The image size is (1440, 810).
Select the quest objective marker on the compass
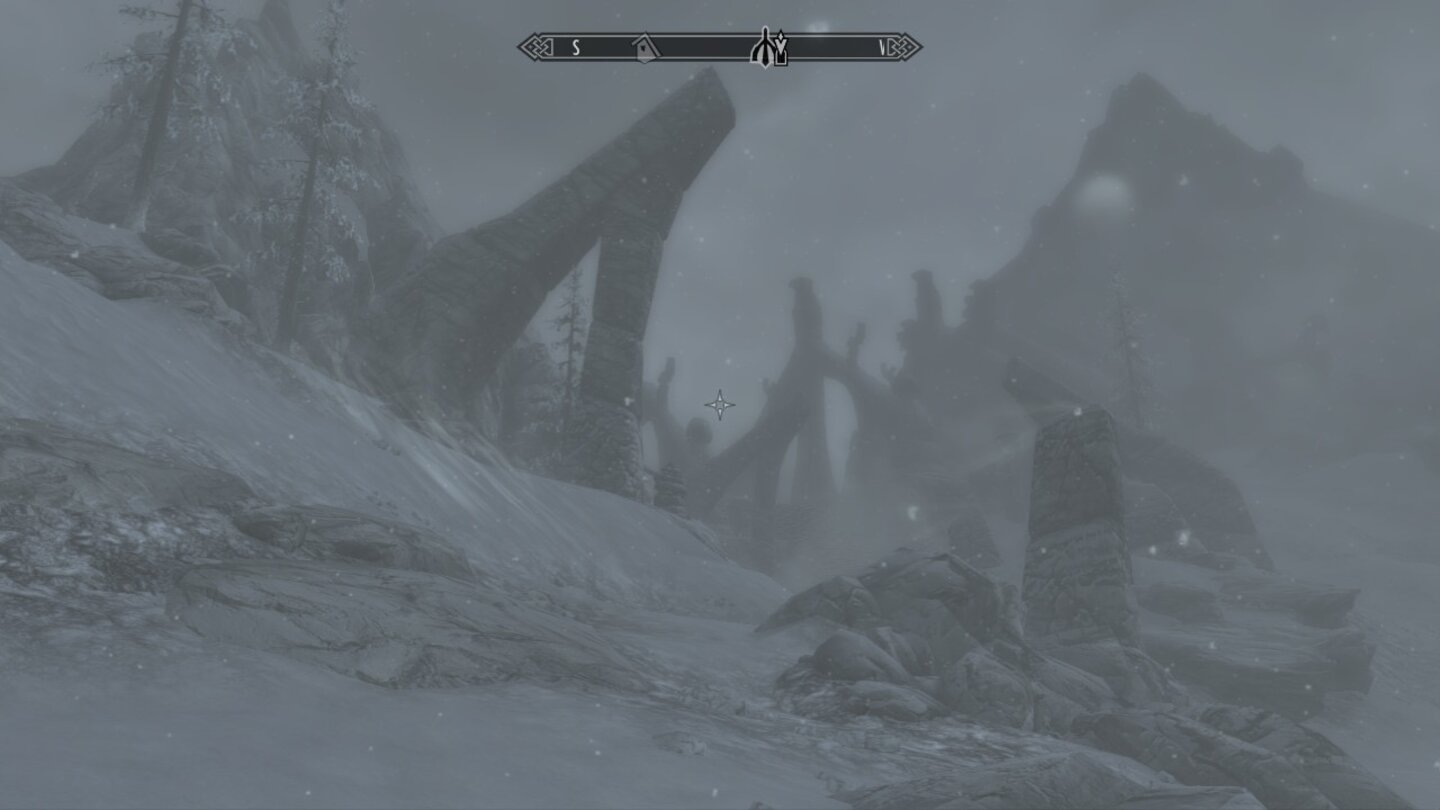click(766, 47)
